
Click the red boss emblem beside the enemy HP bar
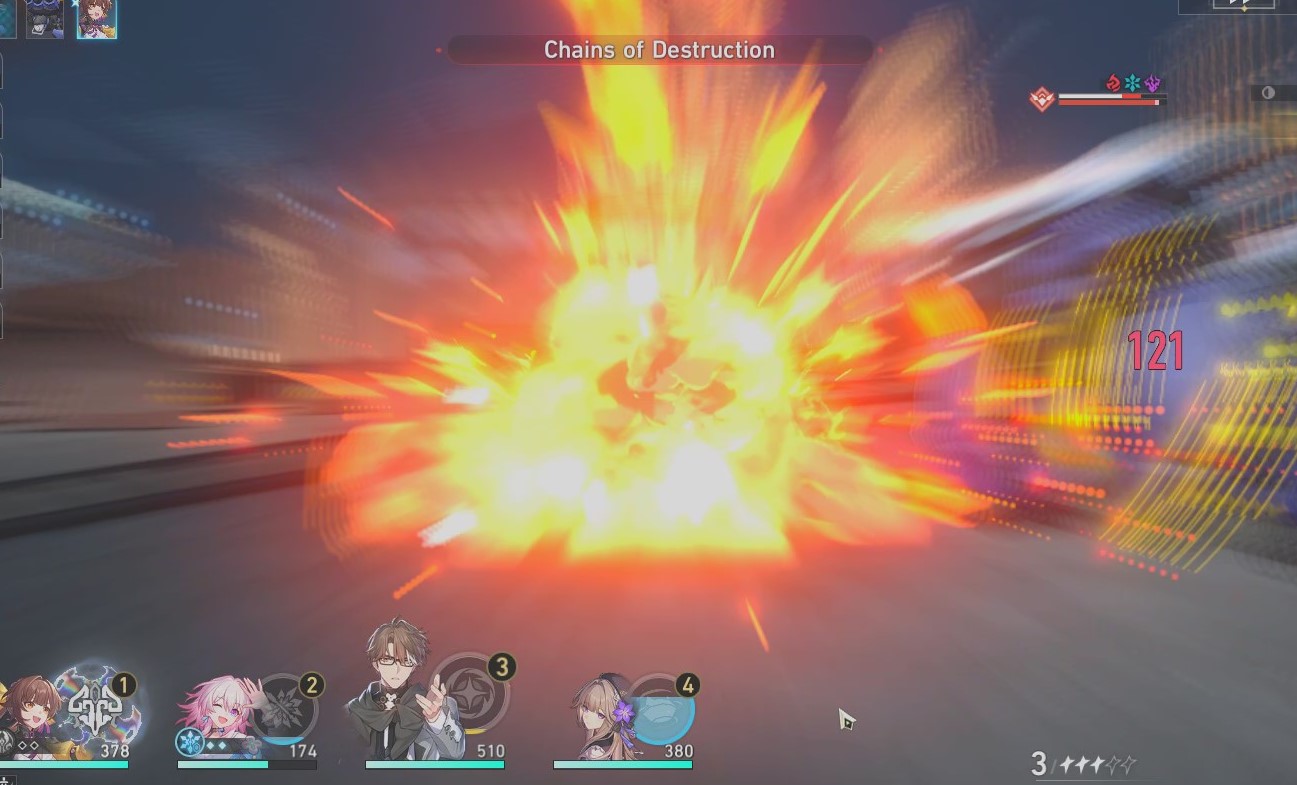[1042, 98]
